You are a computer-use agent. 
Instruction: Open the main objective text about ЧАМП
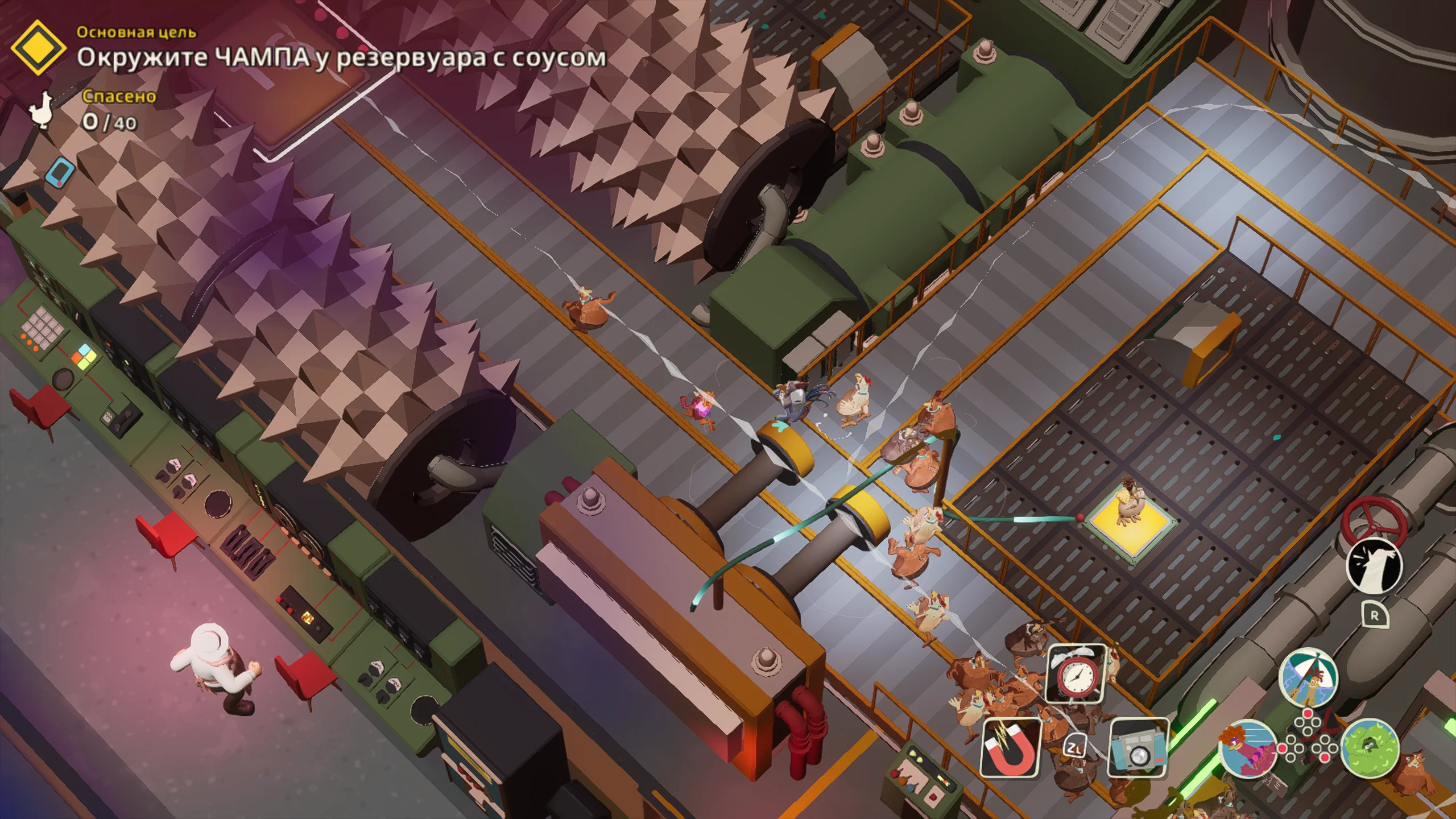(x=341, y=58)
